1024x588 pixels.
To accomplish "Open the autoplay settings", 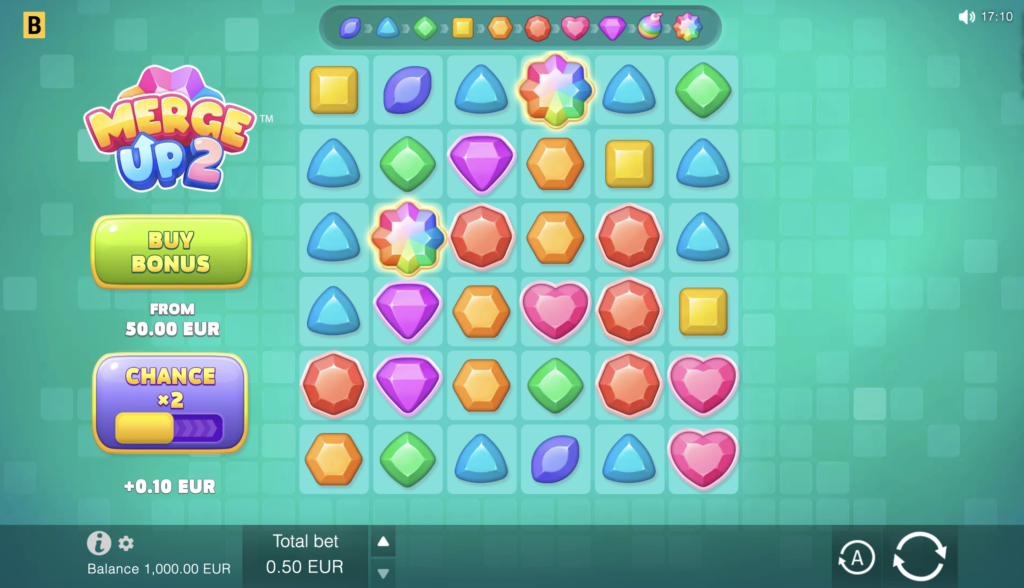I will click(x=855, y=557).
